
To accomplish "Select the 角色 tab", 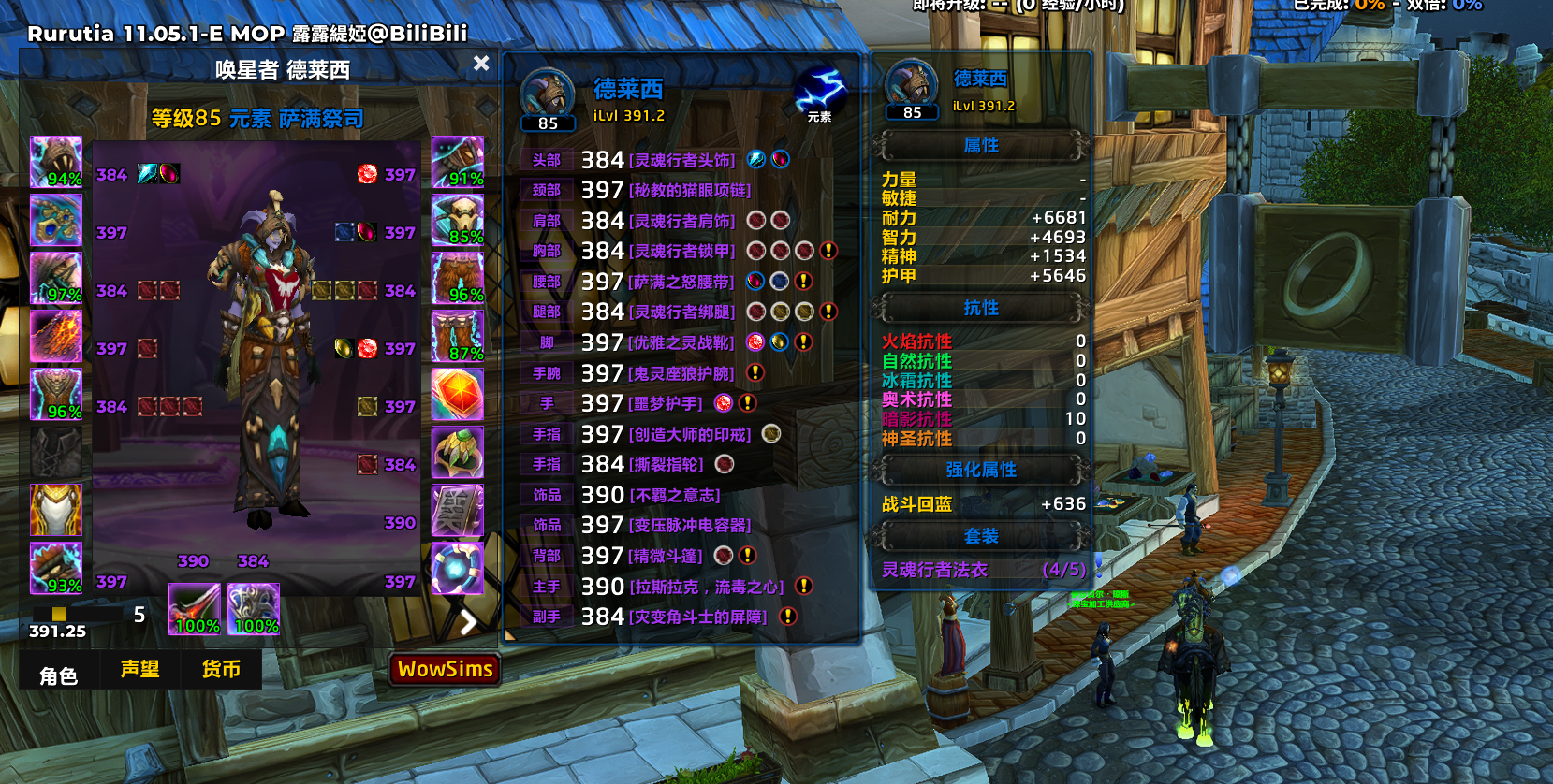I will [58, 675].
